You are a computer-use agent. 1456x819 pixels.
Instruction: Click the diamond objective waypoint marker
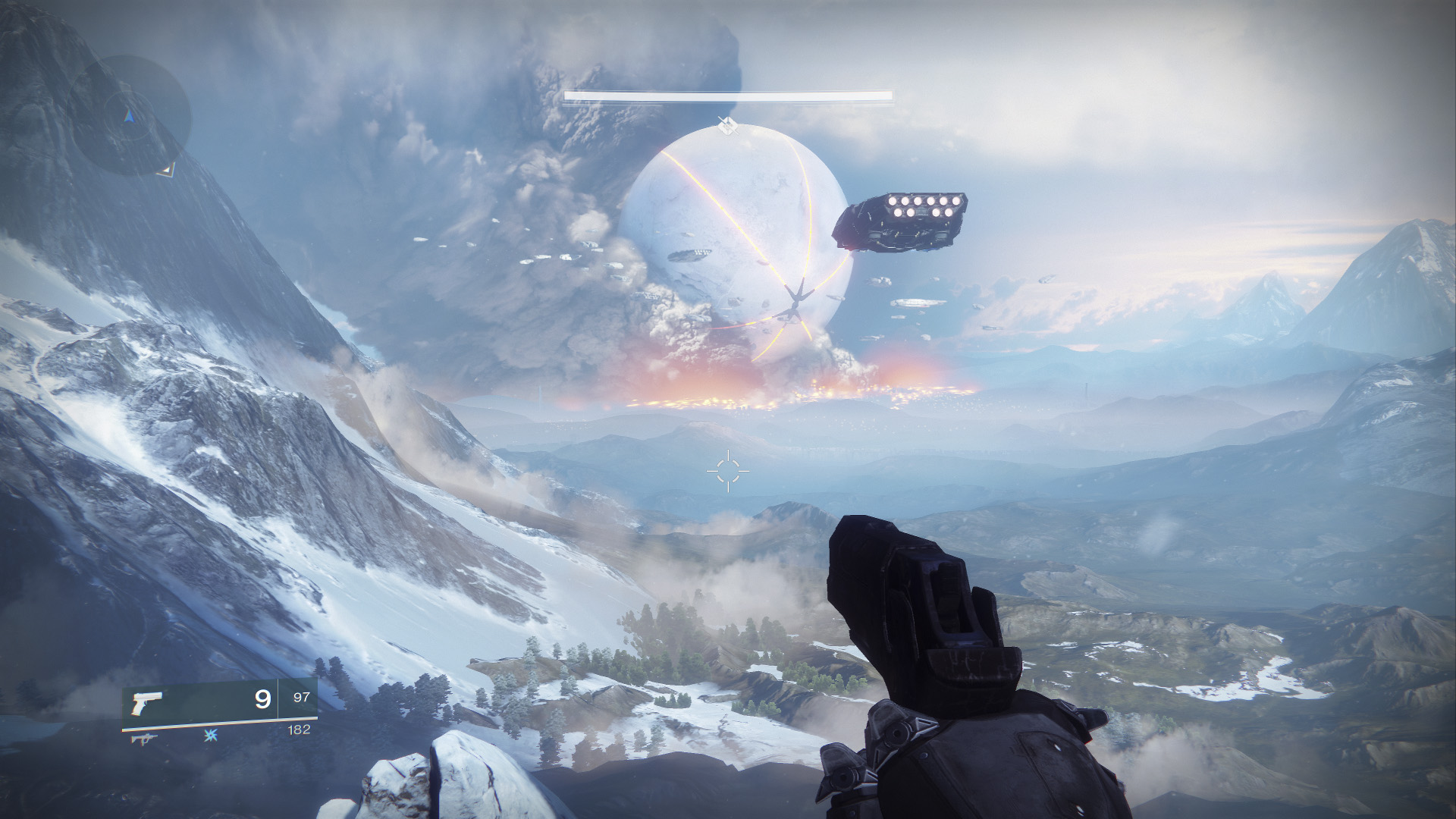coord(724,125)
